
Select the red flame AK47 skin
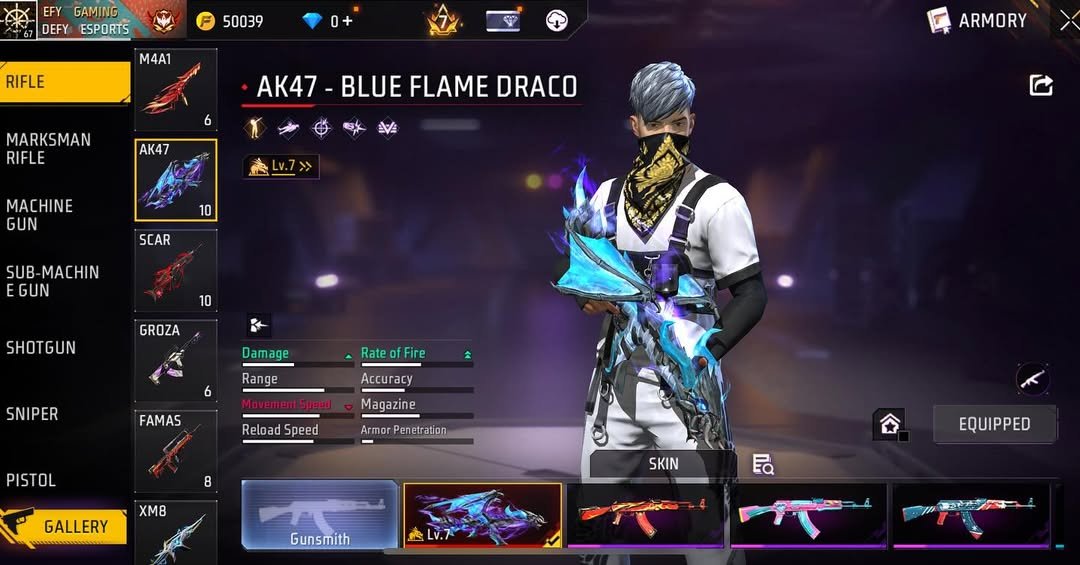pos(645,514)
